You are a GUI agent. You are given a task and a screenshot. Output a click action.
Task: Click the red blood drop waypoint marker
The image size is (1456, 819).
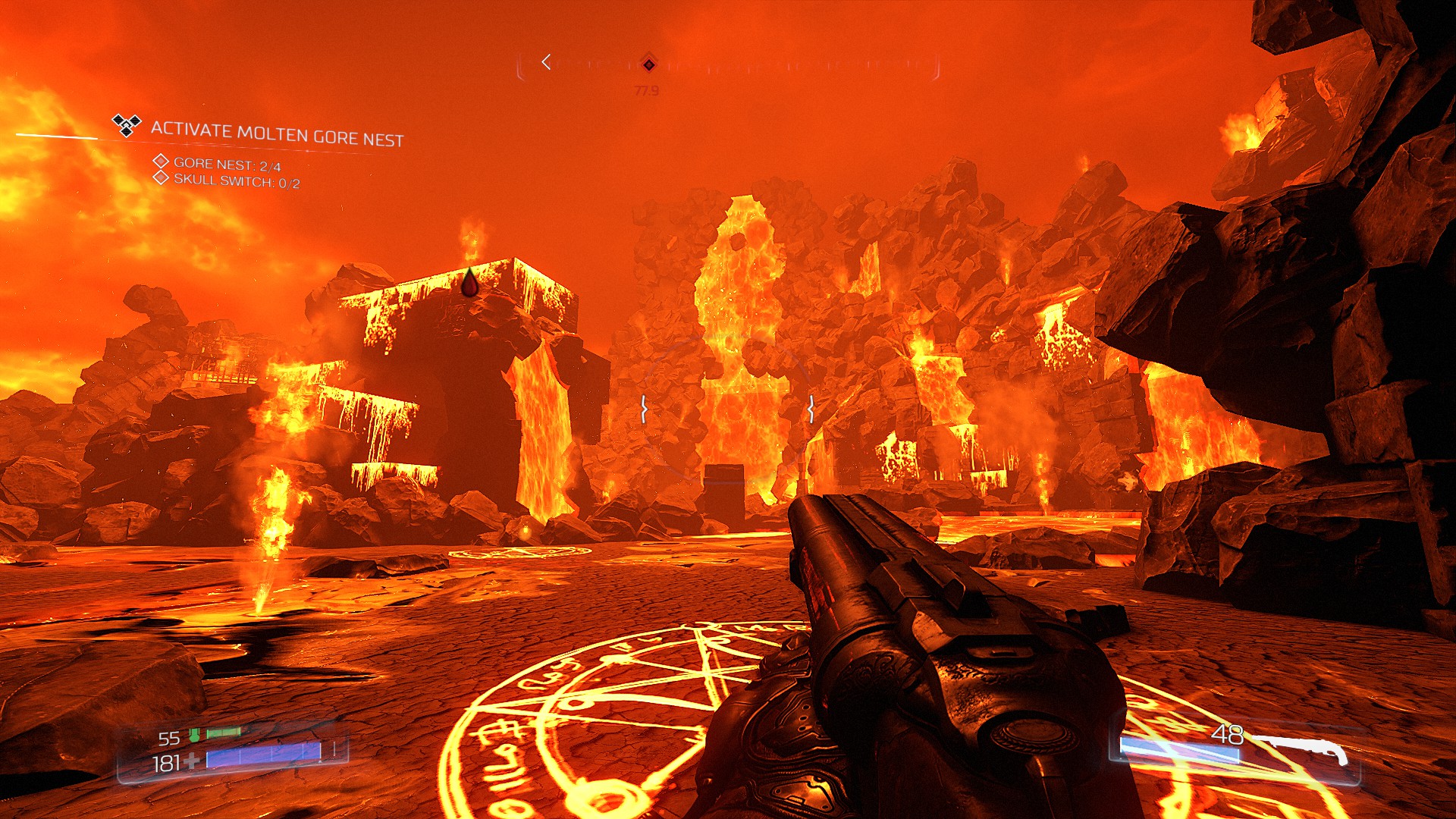pos(470,284)
